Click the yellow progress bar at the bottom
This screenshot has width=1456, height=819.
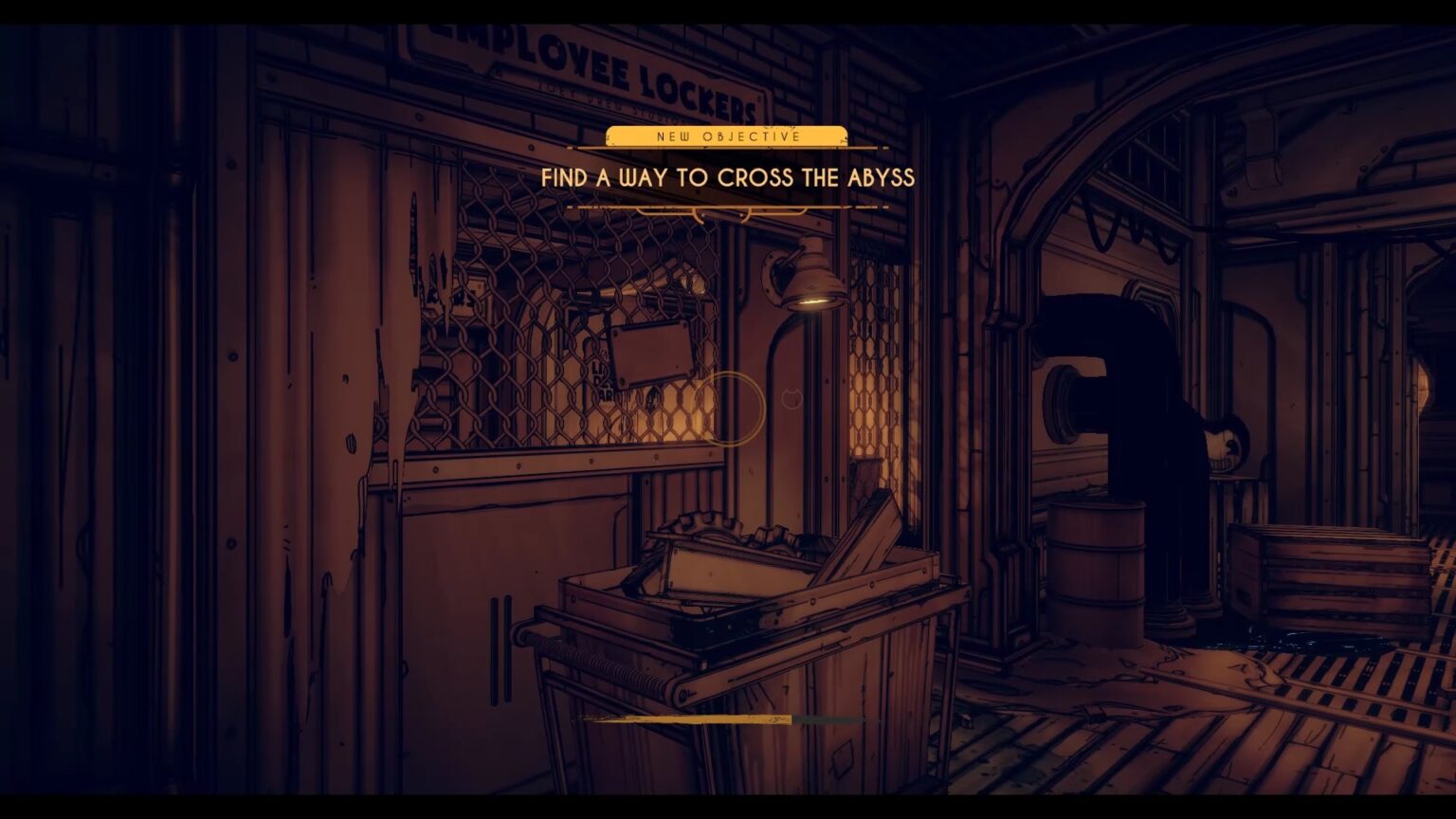(x=687, y=719)
